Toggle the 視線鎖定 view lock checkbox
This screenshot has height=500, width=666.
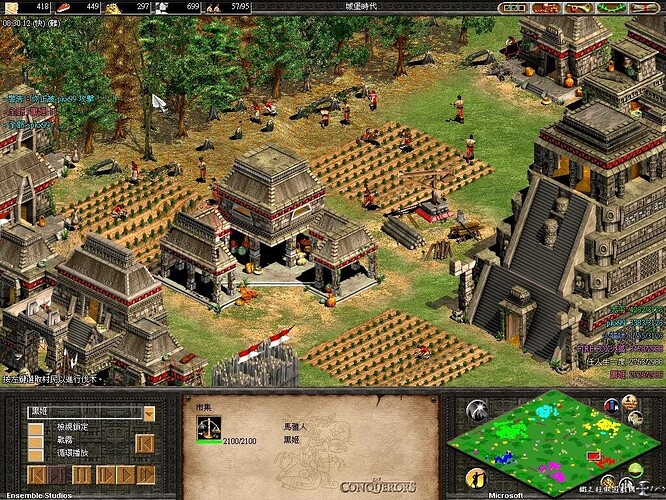[36, 428]
